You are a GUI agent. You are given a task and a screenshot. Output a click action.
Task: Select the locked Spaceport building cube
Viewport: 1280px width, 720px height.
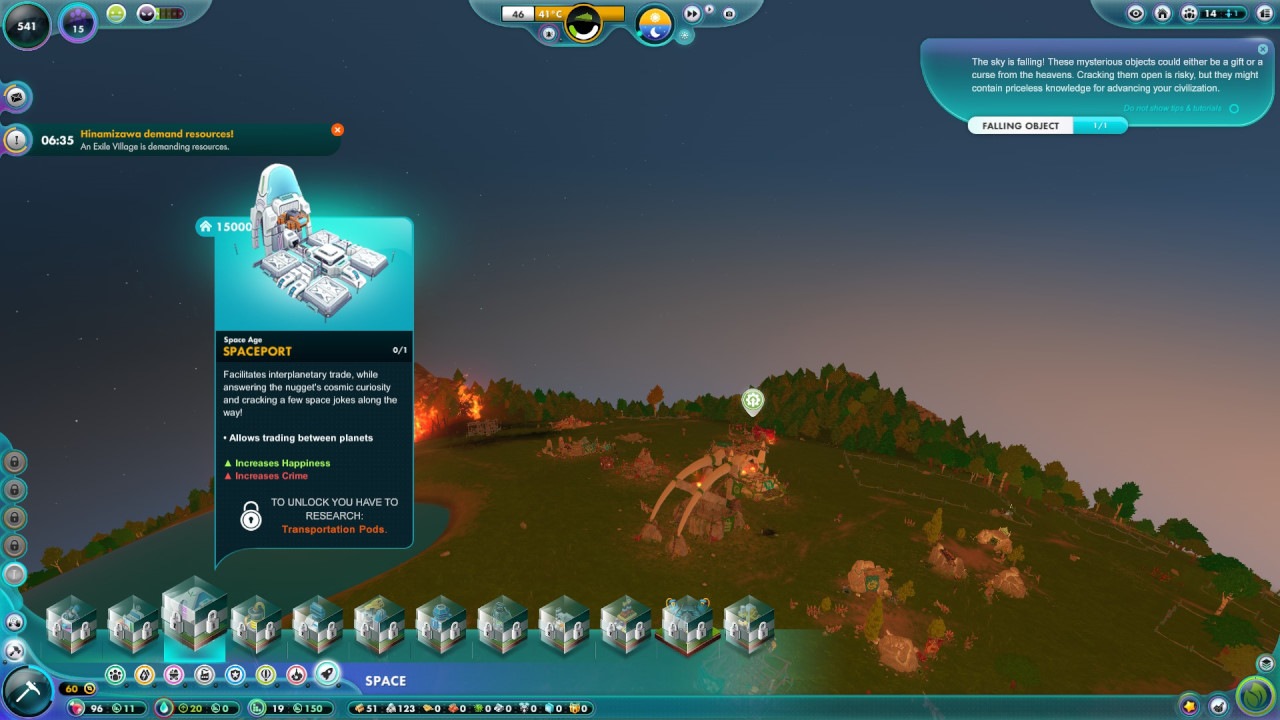(195, 614)
